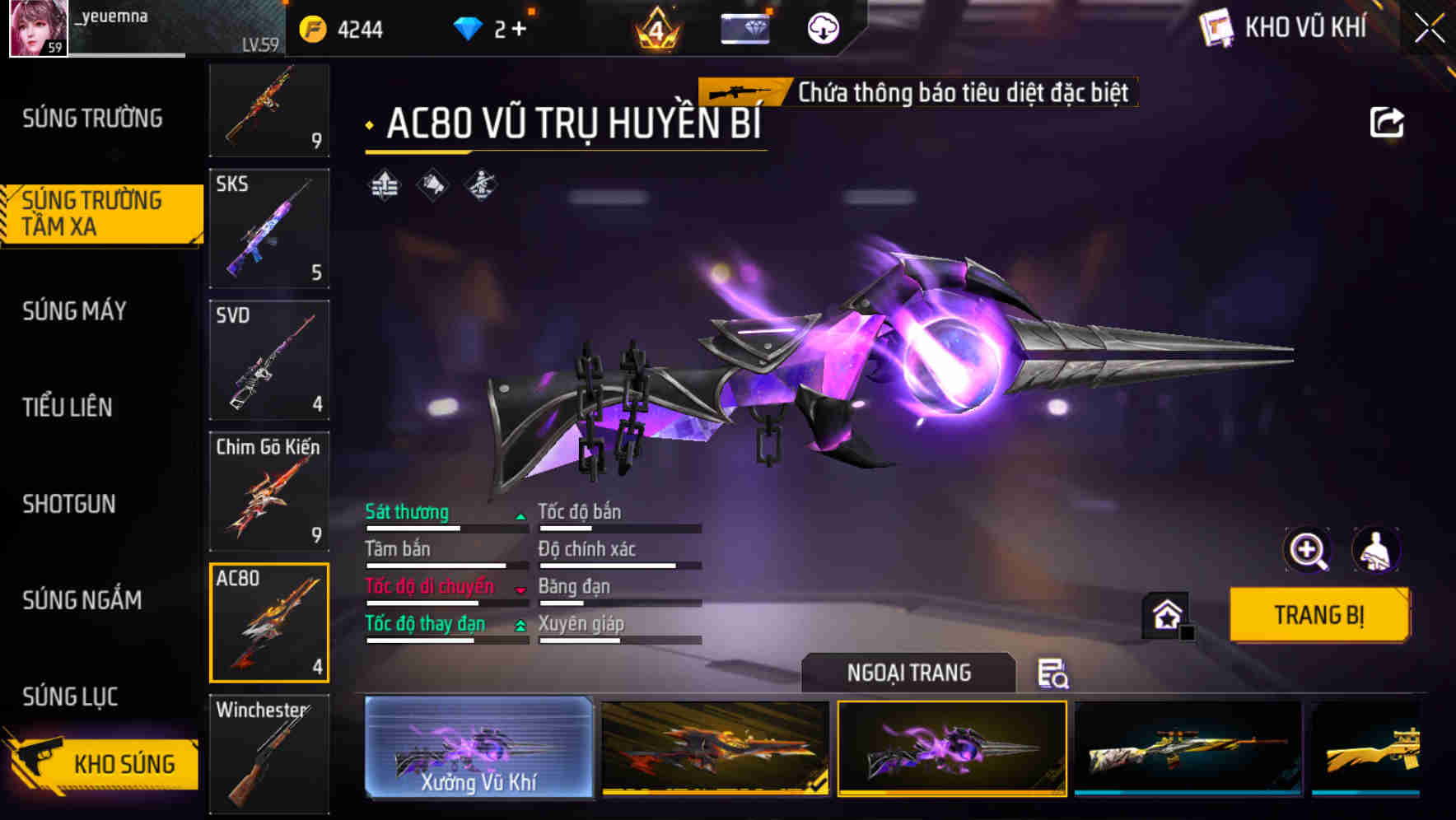Select the Súng Trường Tầm Xa category
The width and height of the screenshot is (1456, 820).
click(99, 215)
